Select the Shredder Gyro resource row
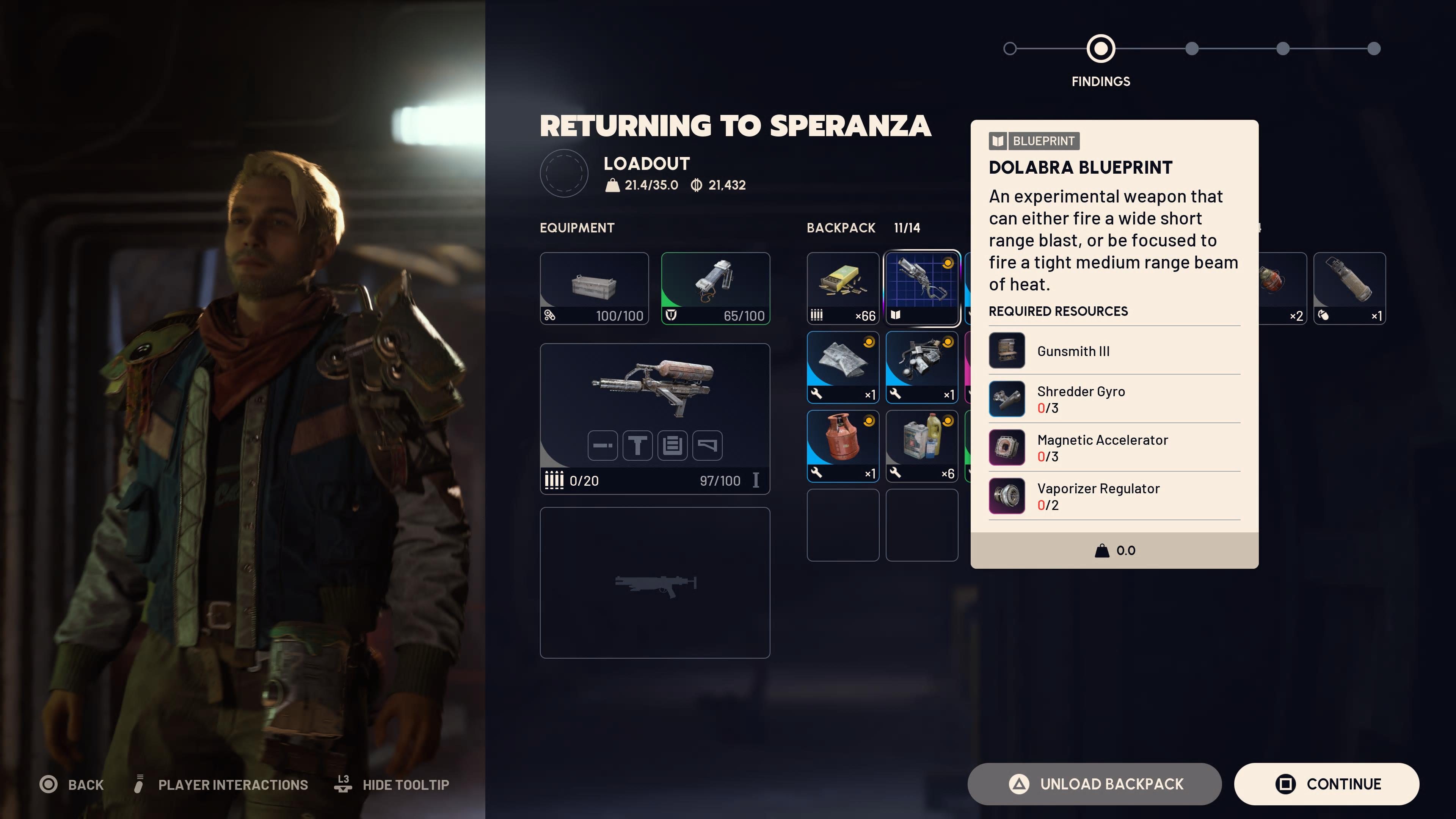This screenshot has width=1456, height=819. pyautogui.click(x=1114, y=399)
